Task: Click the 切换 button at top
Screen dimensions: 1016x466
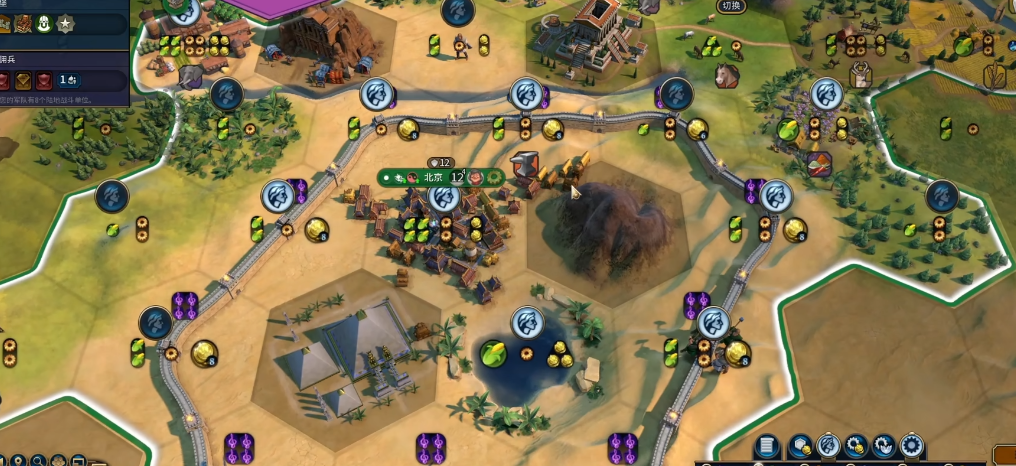Action: pyautogui.click(x=732, y=7)
